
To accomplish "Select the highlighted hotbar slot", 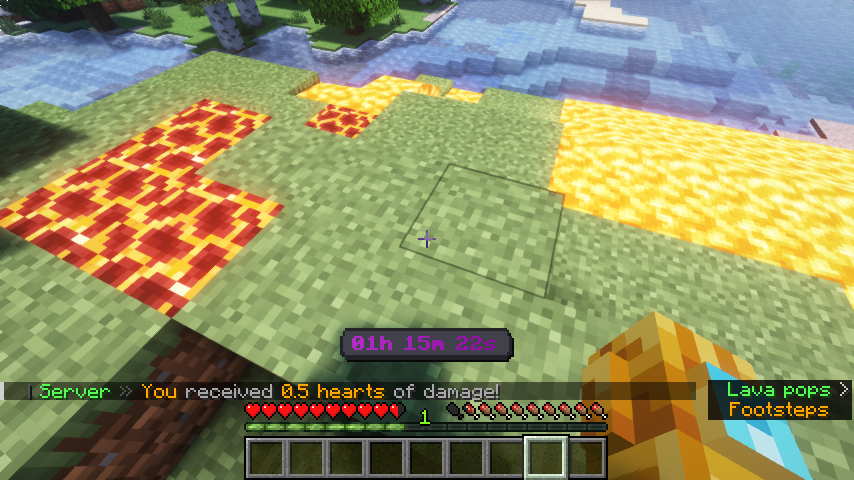I will pos(546,458).
